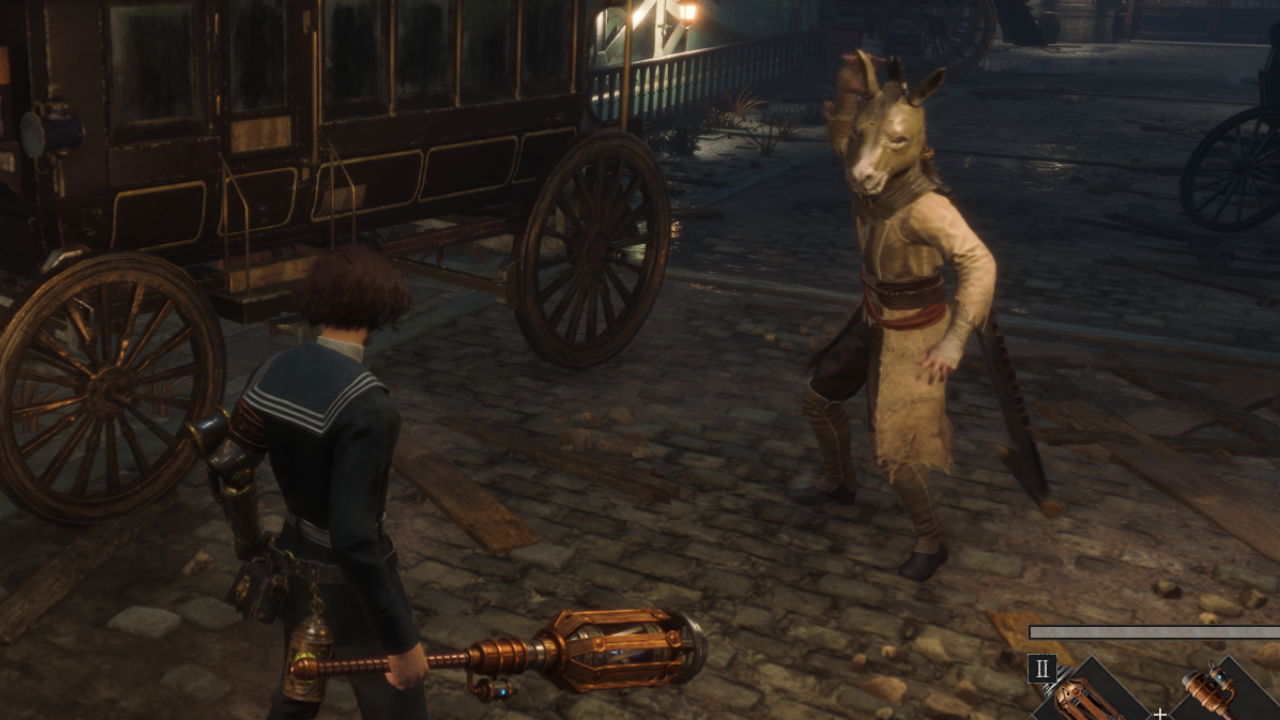Select the throwable canister item icon
This screenshot has height=720, width=1280.
[x=1209, y=691]
